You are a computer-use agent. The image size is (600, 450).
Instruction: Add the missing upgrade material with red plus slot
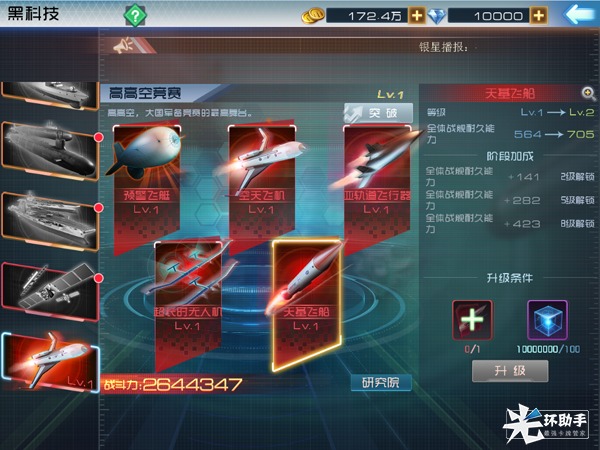pos(472,320)
